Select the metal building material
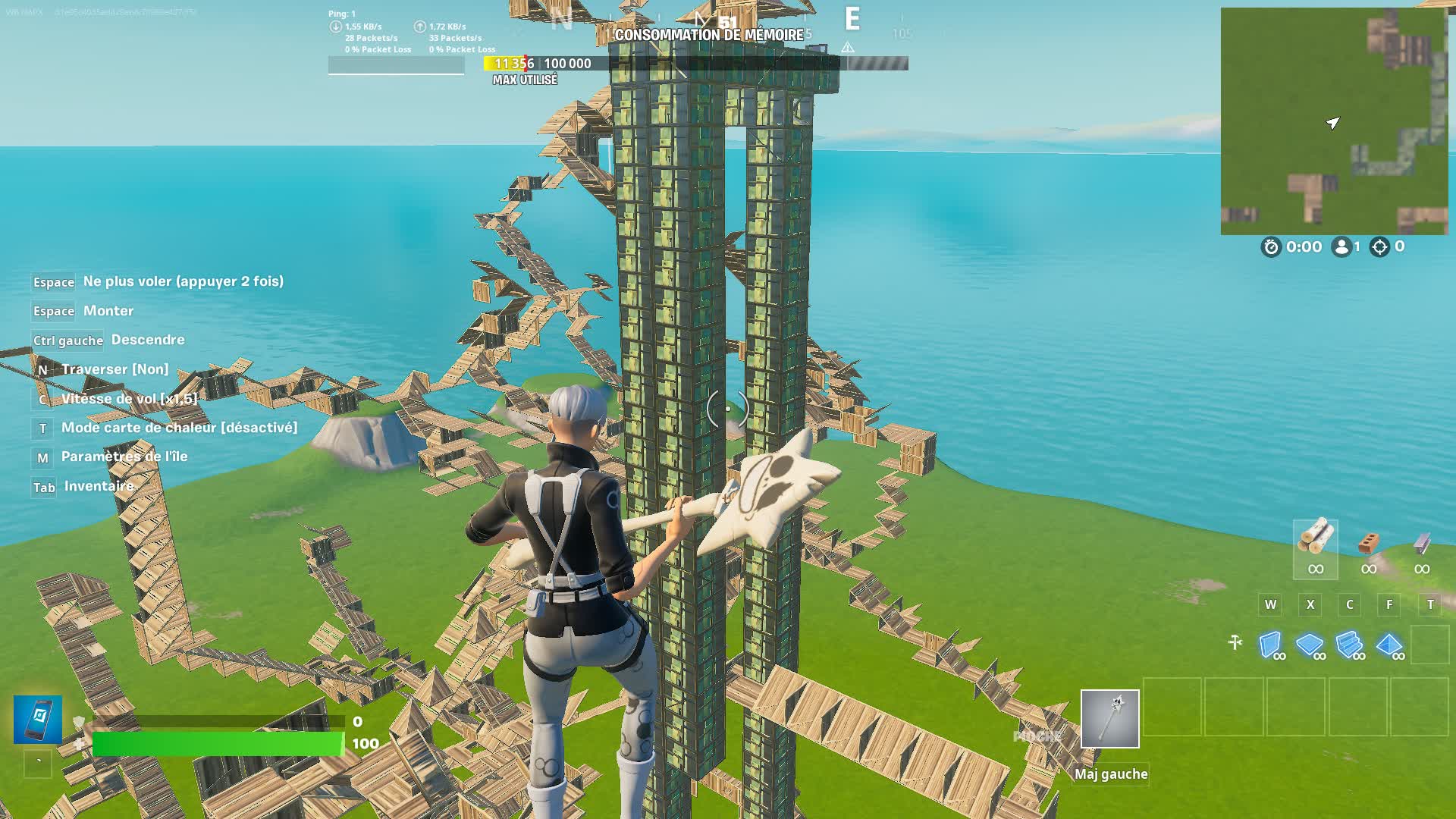1456x819 pixels. (1422, 548)
